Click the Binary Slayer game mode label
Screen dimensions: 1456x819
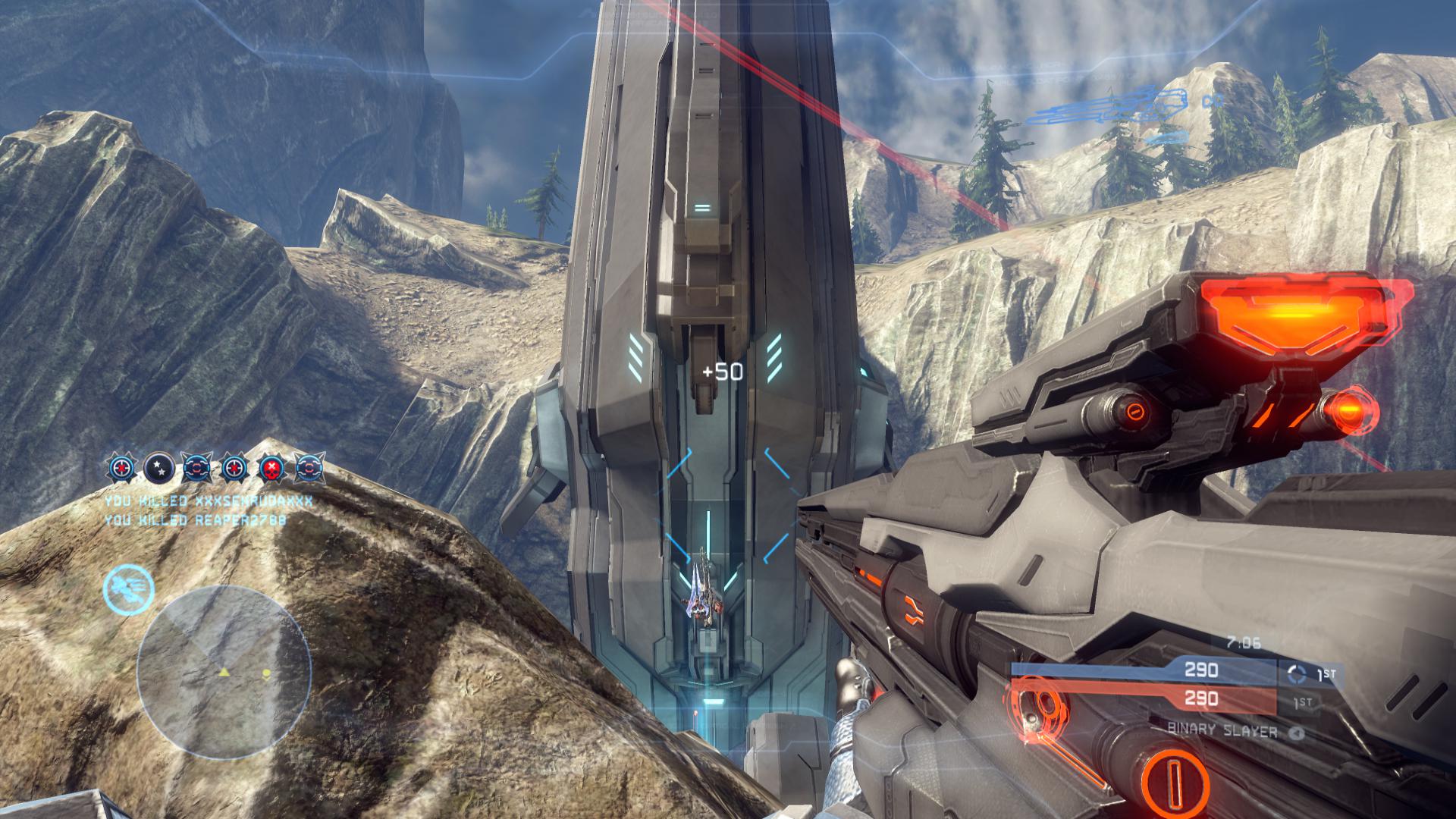tap(1222, 732)
